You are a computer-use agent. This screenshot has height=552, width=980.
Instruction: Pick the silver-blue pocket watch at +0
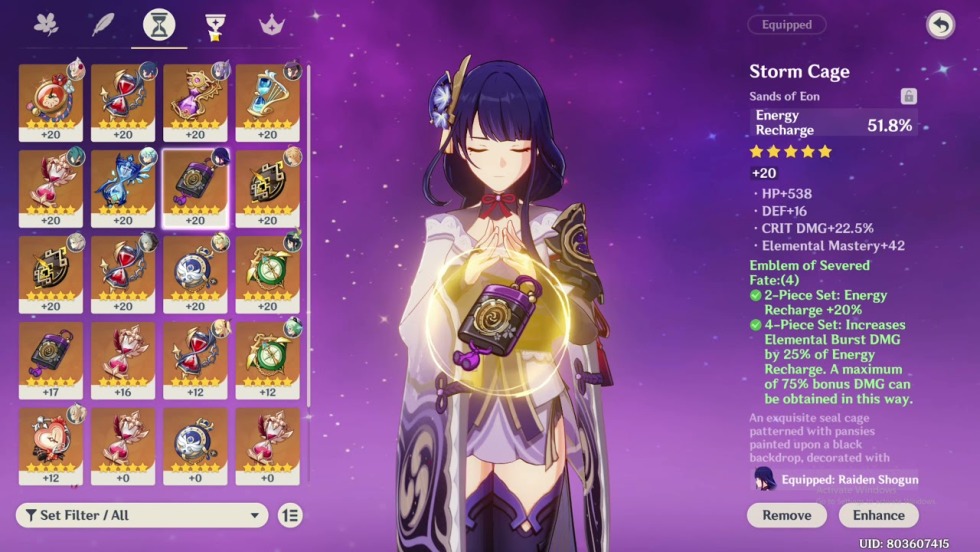coord(195,441)
